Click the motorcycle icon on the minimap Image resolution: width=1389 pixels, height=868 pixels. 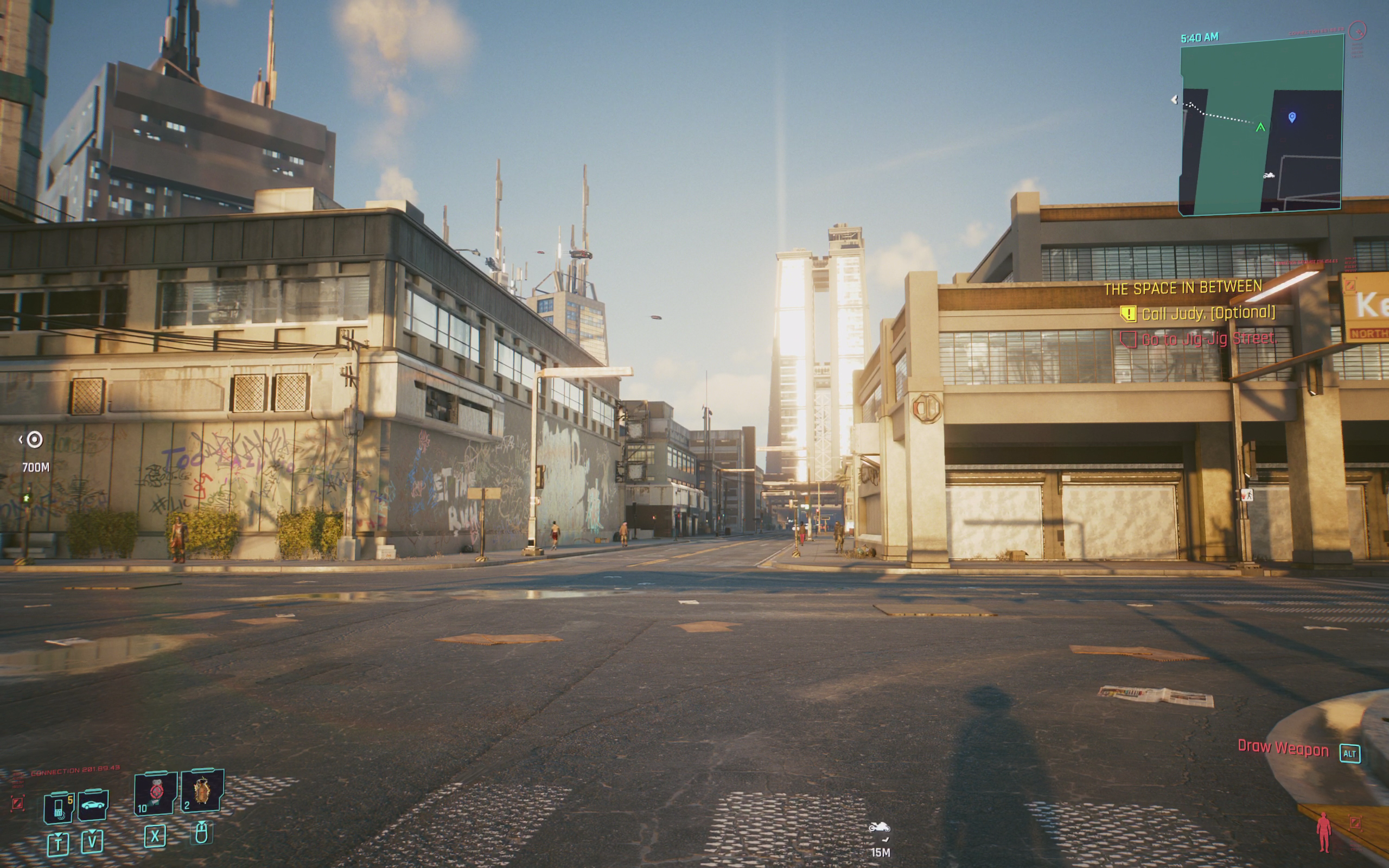pos(1269,175)
